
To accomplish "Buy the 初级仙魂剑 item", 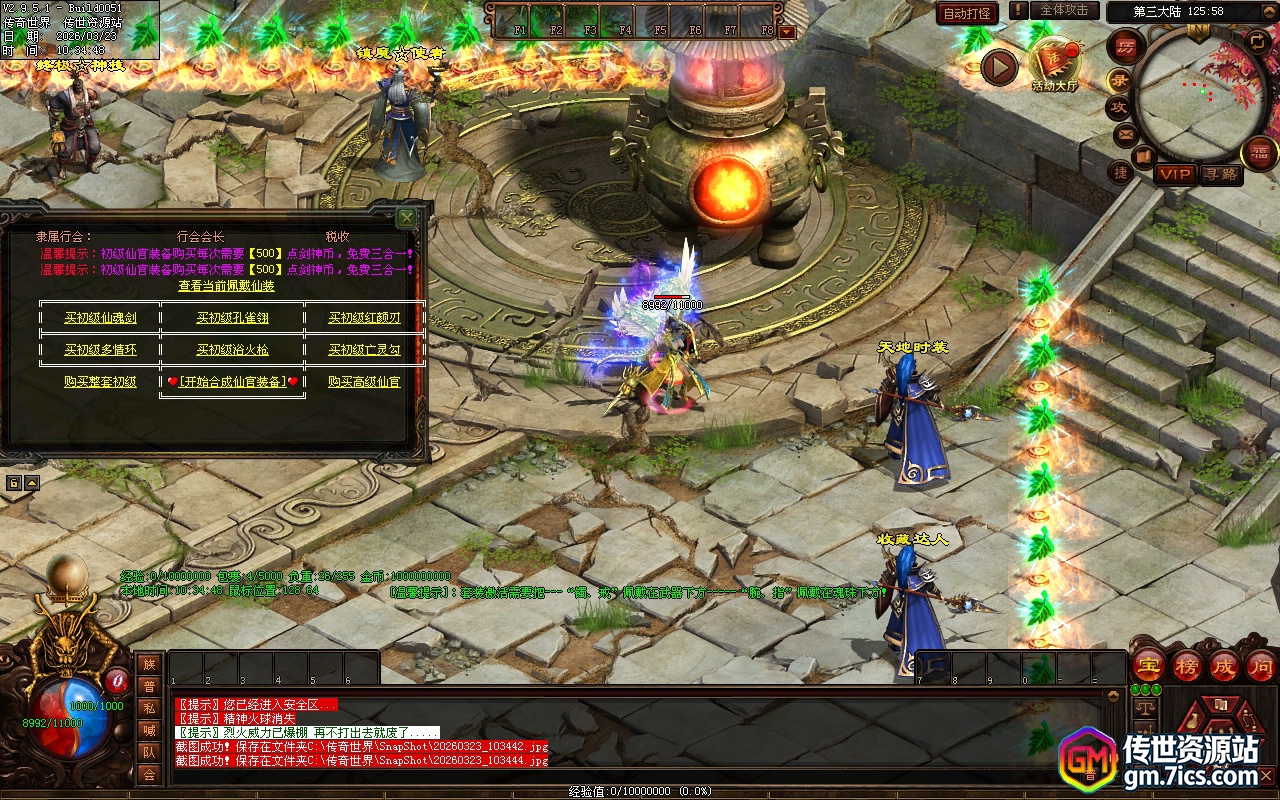I will tap(100, 318).
